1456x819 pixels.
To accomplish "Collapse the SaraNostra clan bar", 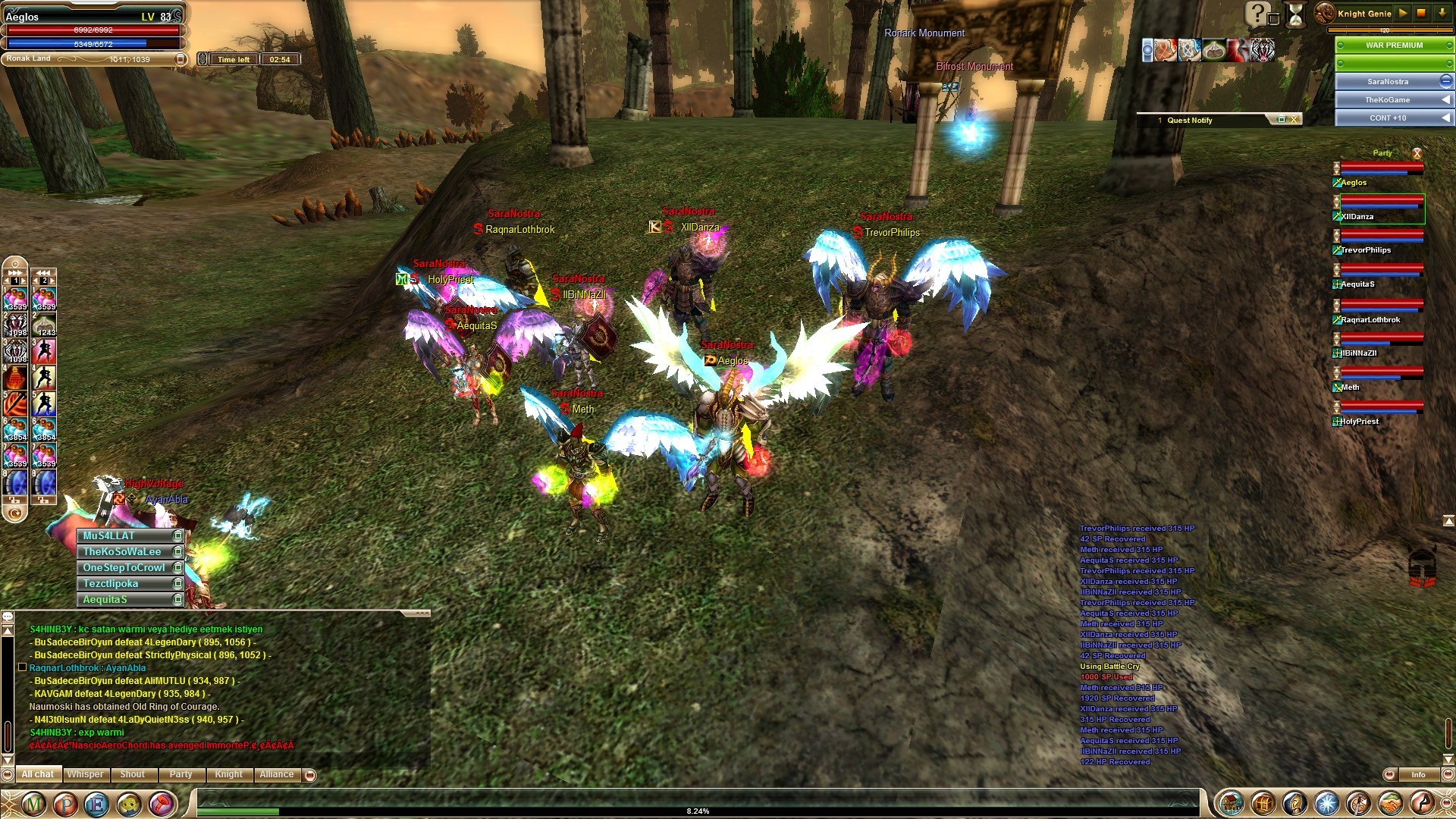I will (1445, 81).
